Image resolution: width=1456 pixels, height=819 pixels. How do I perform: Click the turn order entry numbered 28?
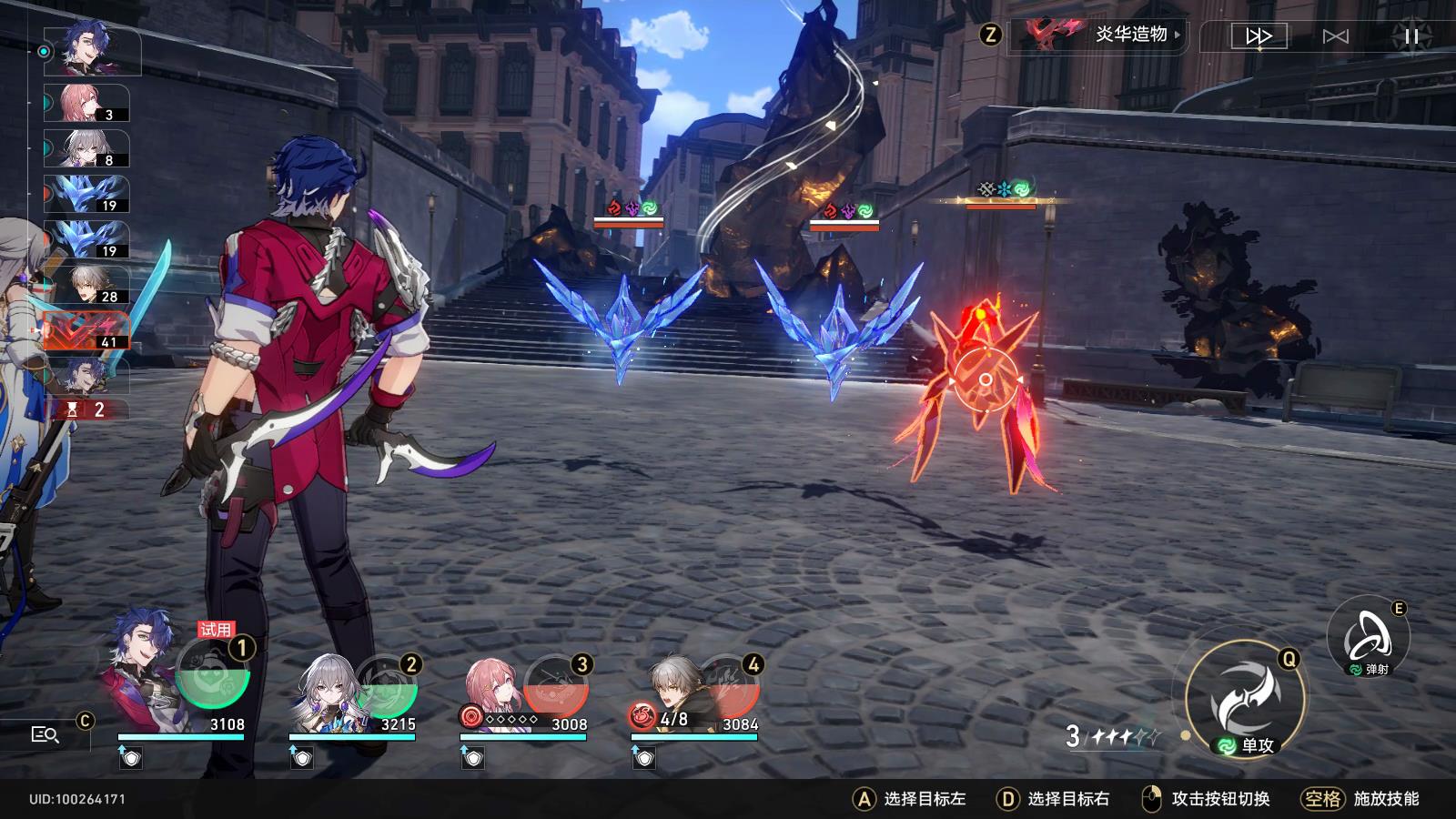pyautogui.click(x=86, y=285)
